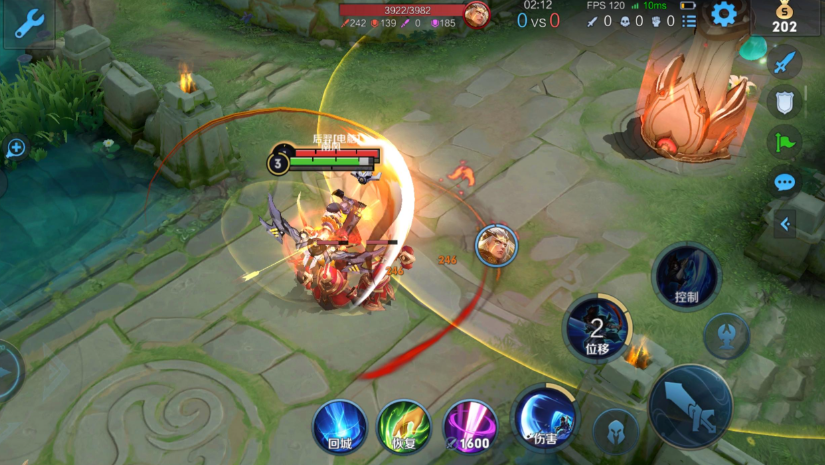
Task: Click the magnifier plus zoom icon
Action: click(x=15, y=148)
